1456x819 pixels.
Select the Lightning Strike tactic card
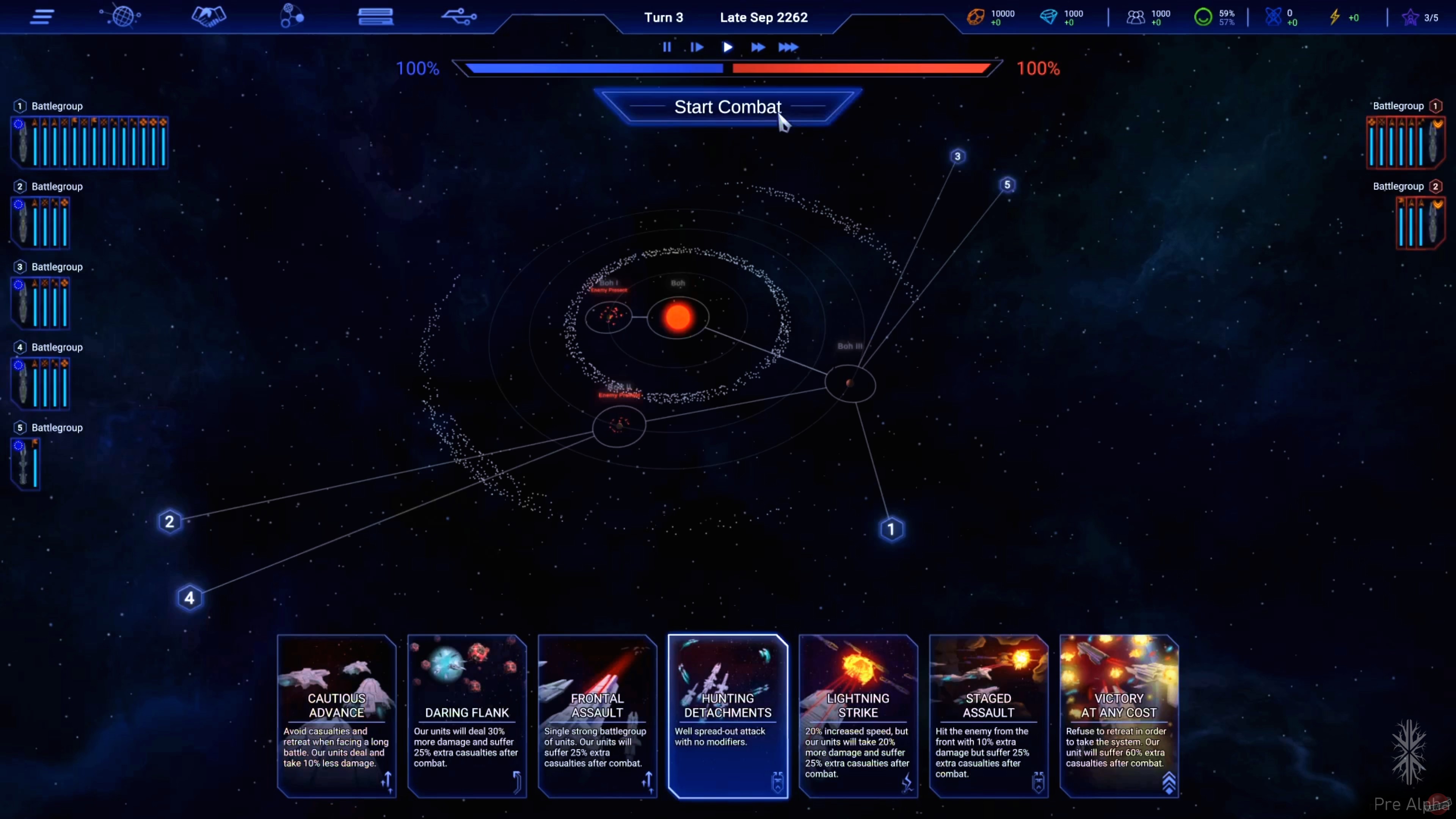point(857,715)
